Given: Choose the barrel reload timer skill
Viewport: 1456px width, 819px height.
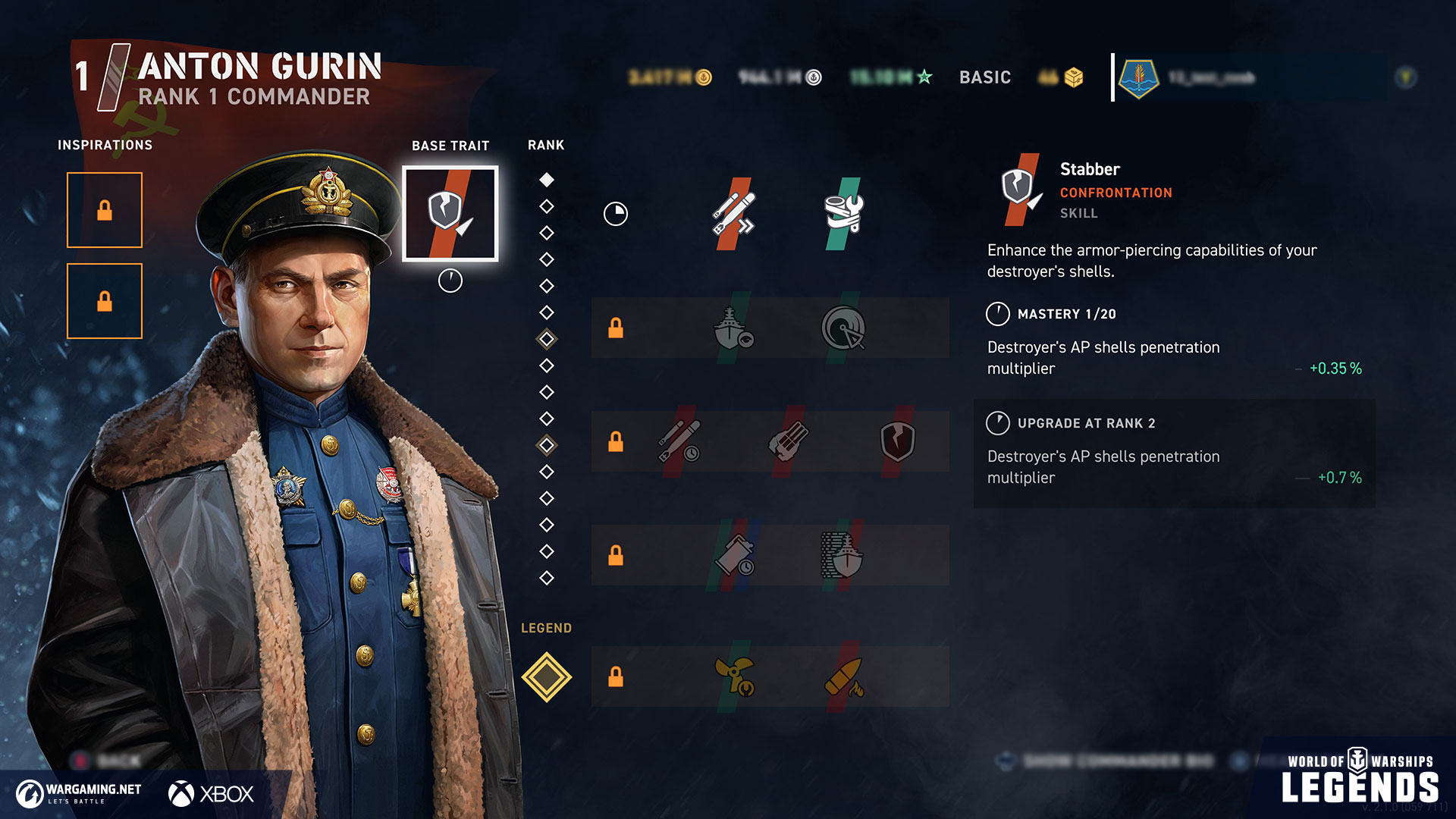Looking at the screenshot, I should click(x=733, y=555).
